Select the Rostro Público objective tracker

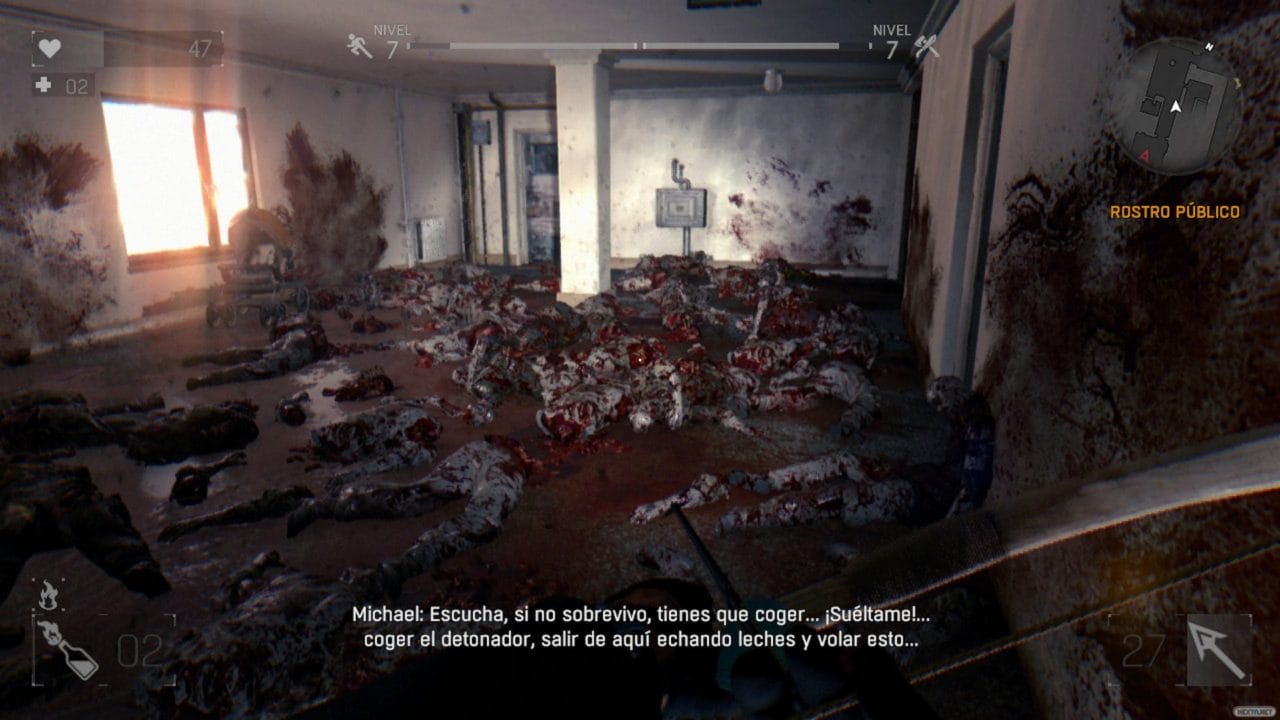[x=1174, y=212]
